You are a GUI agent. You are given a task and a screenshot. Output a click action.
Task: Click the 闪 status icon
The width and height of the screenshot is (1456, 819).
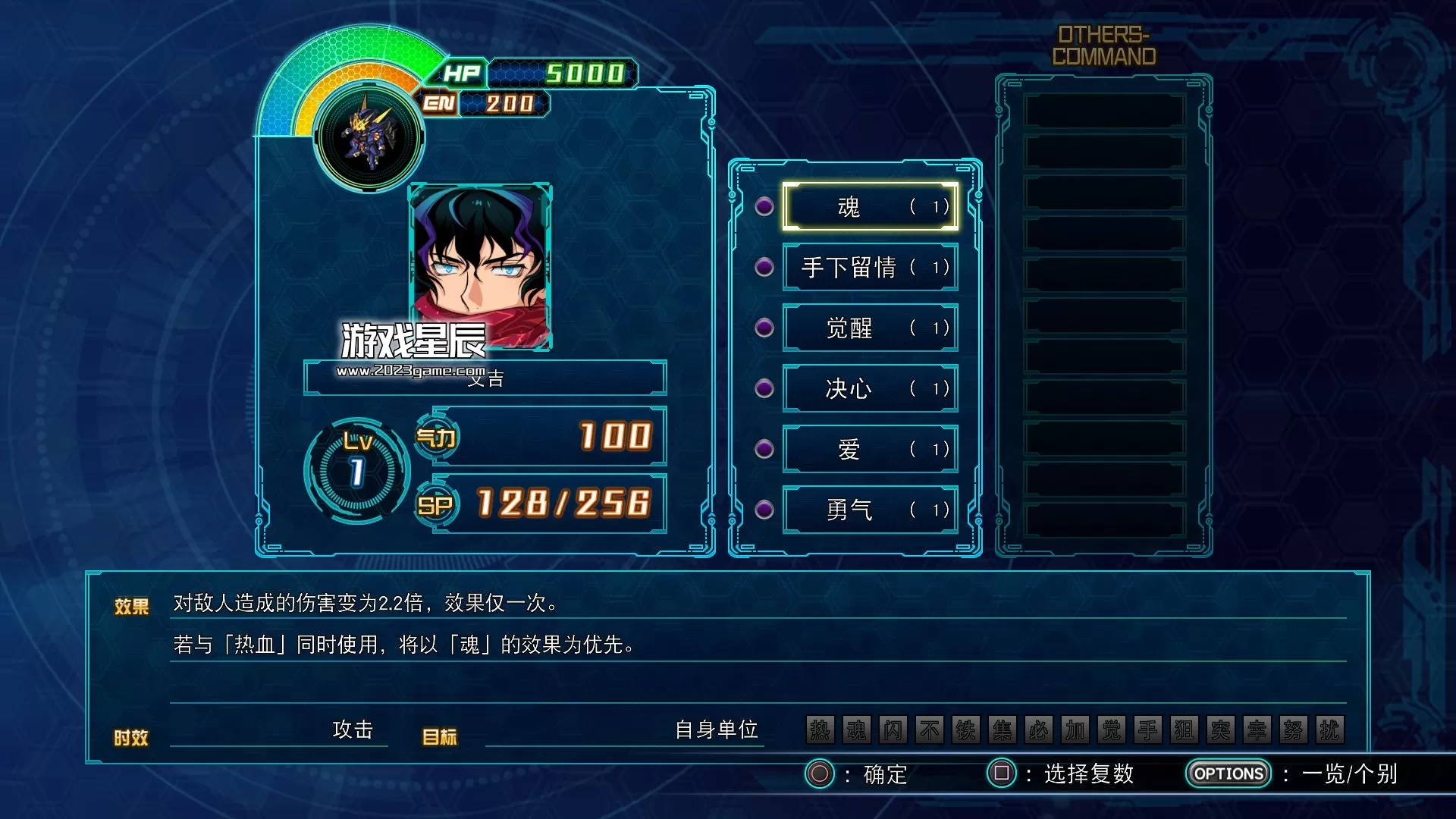pos(893,730)
